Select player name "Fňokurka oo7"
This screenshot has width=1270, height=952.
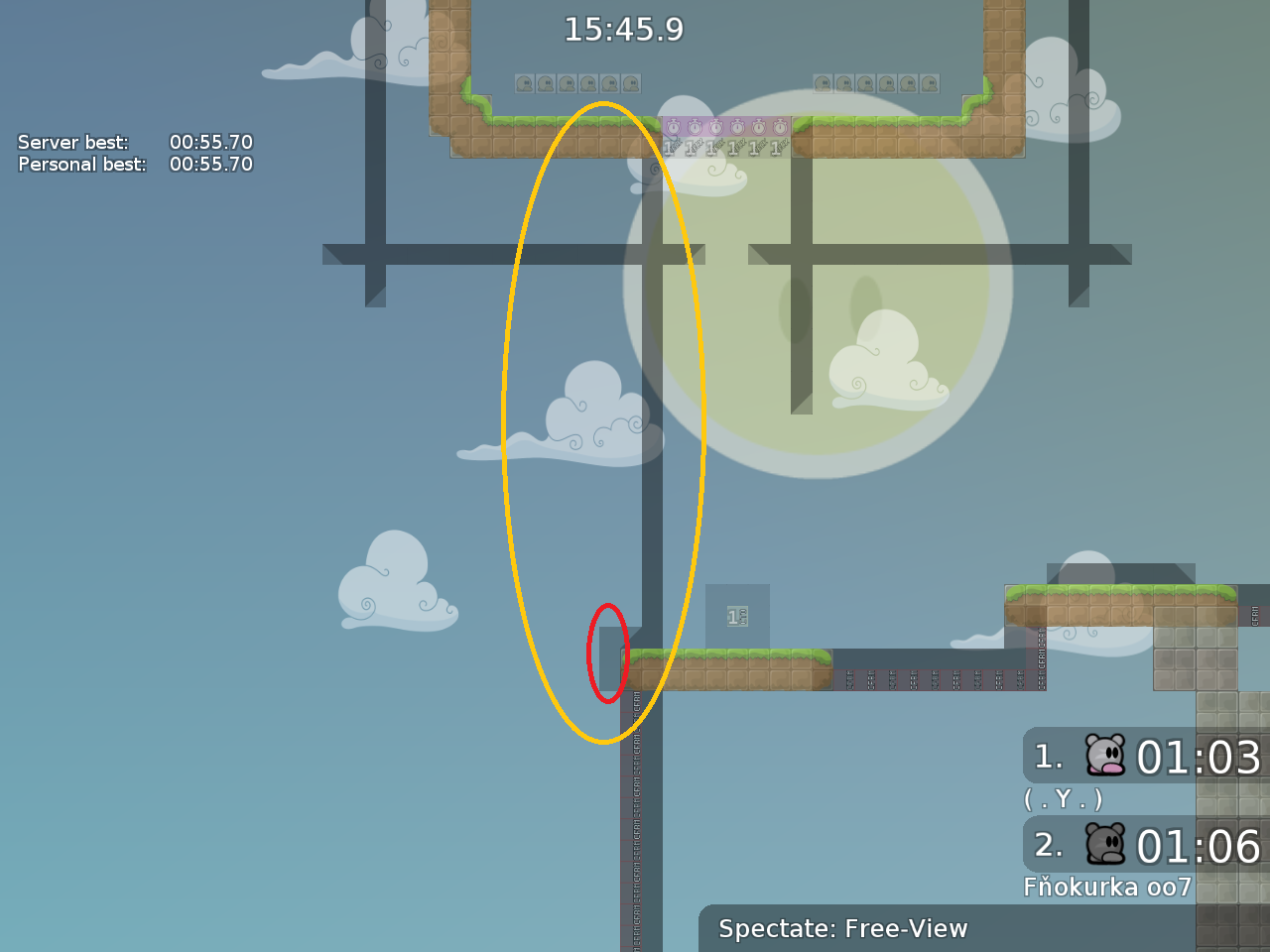point(1109,887)
